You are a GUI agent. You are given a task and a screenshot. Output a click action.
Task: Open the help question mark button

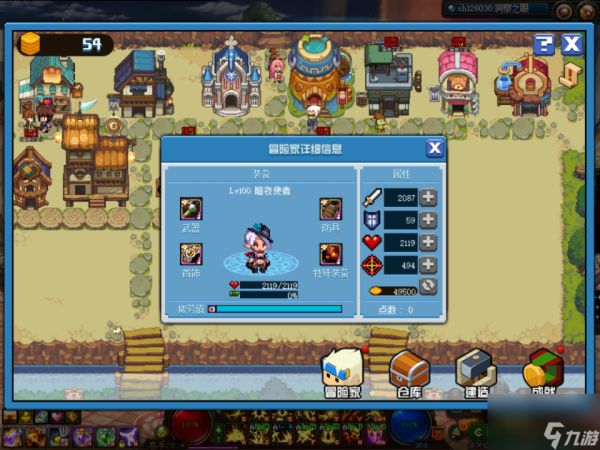[x=543, y=44]
